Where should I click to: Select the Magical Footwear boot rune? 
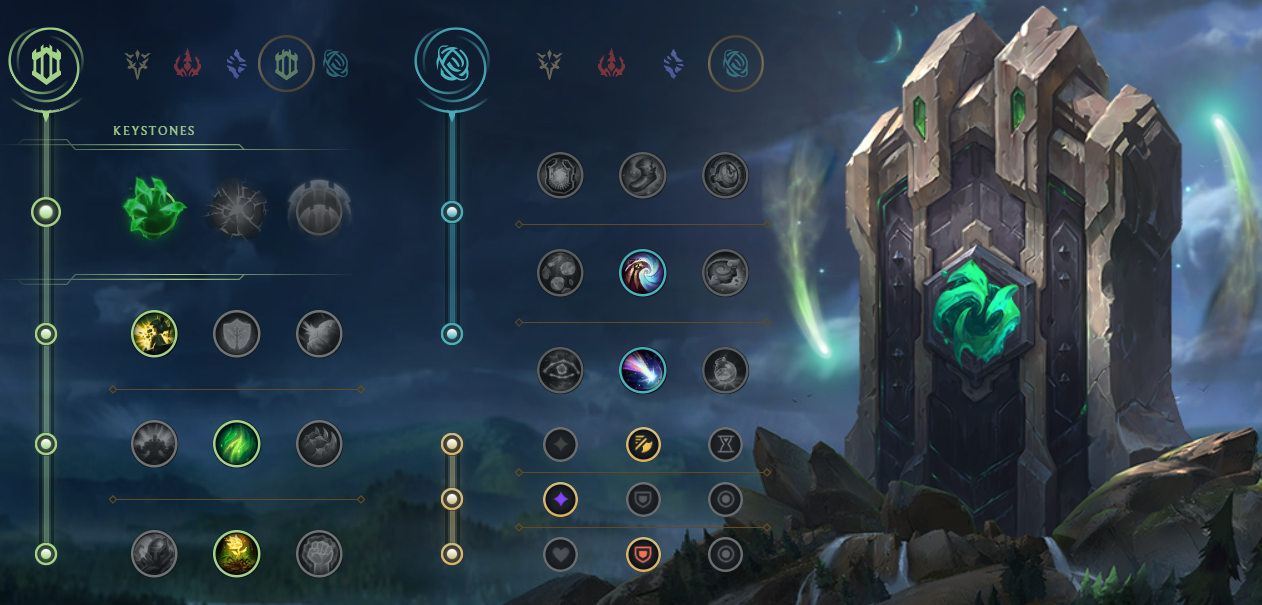pyautogui.click(x=643, y=174)
